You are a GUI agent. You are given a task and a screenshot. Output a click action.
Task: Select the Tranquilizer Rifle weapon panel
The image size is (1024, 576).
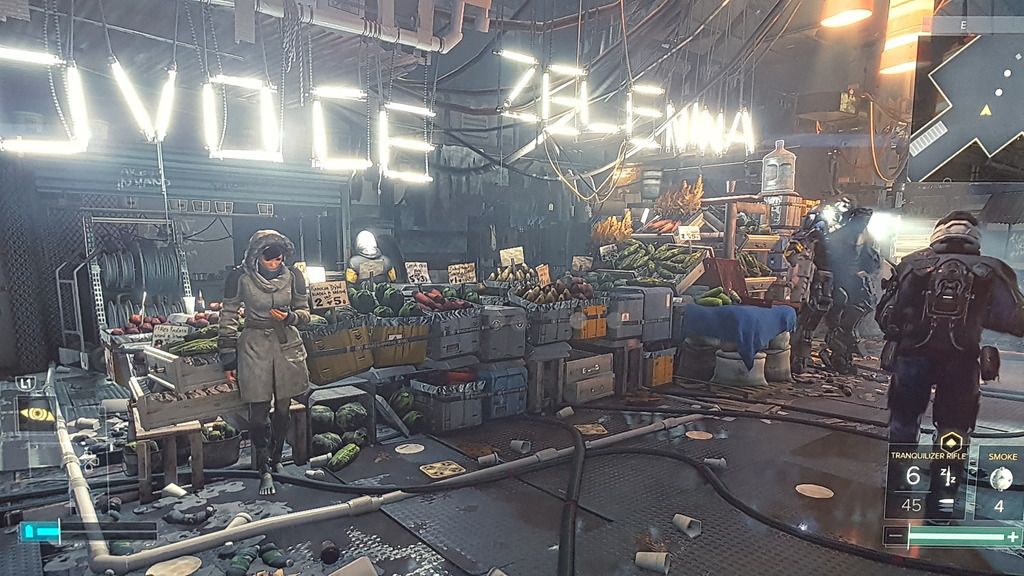(926, 484)
